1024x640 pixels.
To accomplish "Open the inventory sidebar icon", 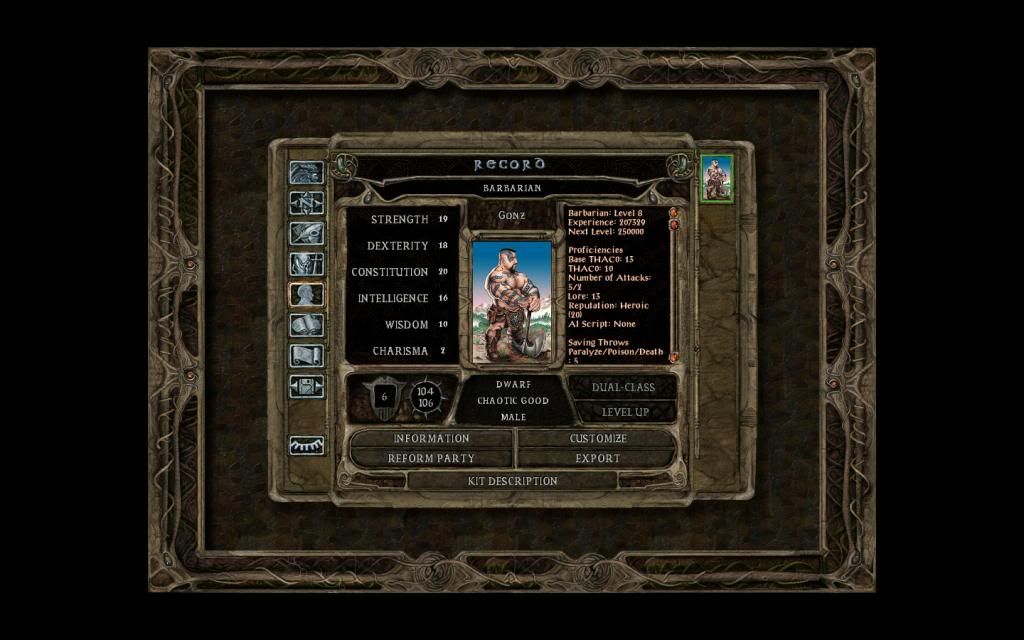I will [x=306, y=264].
